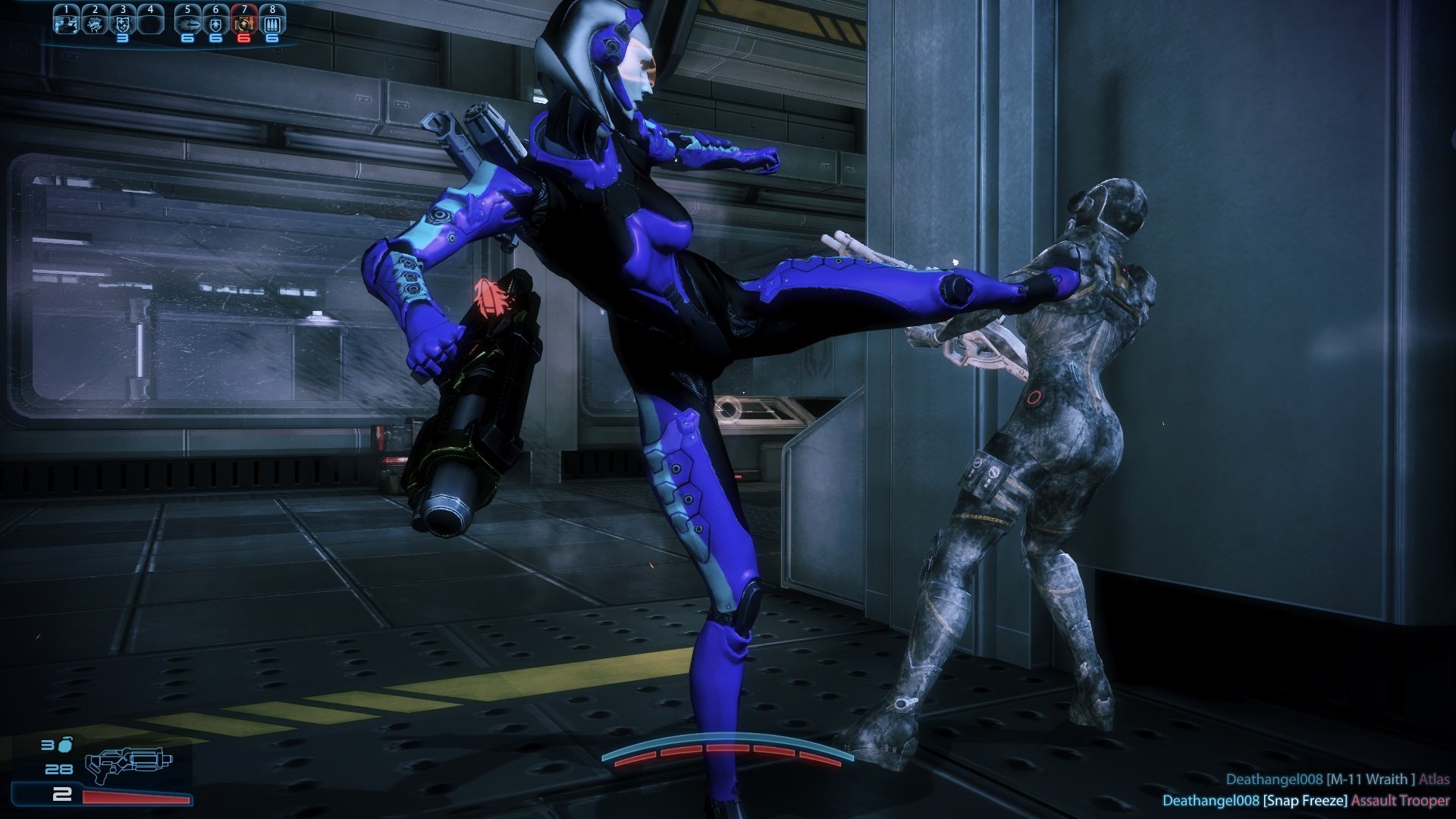Activate the power in slot 2
The image size is (1456, 819).
pos(94,24)
